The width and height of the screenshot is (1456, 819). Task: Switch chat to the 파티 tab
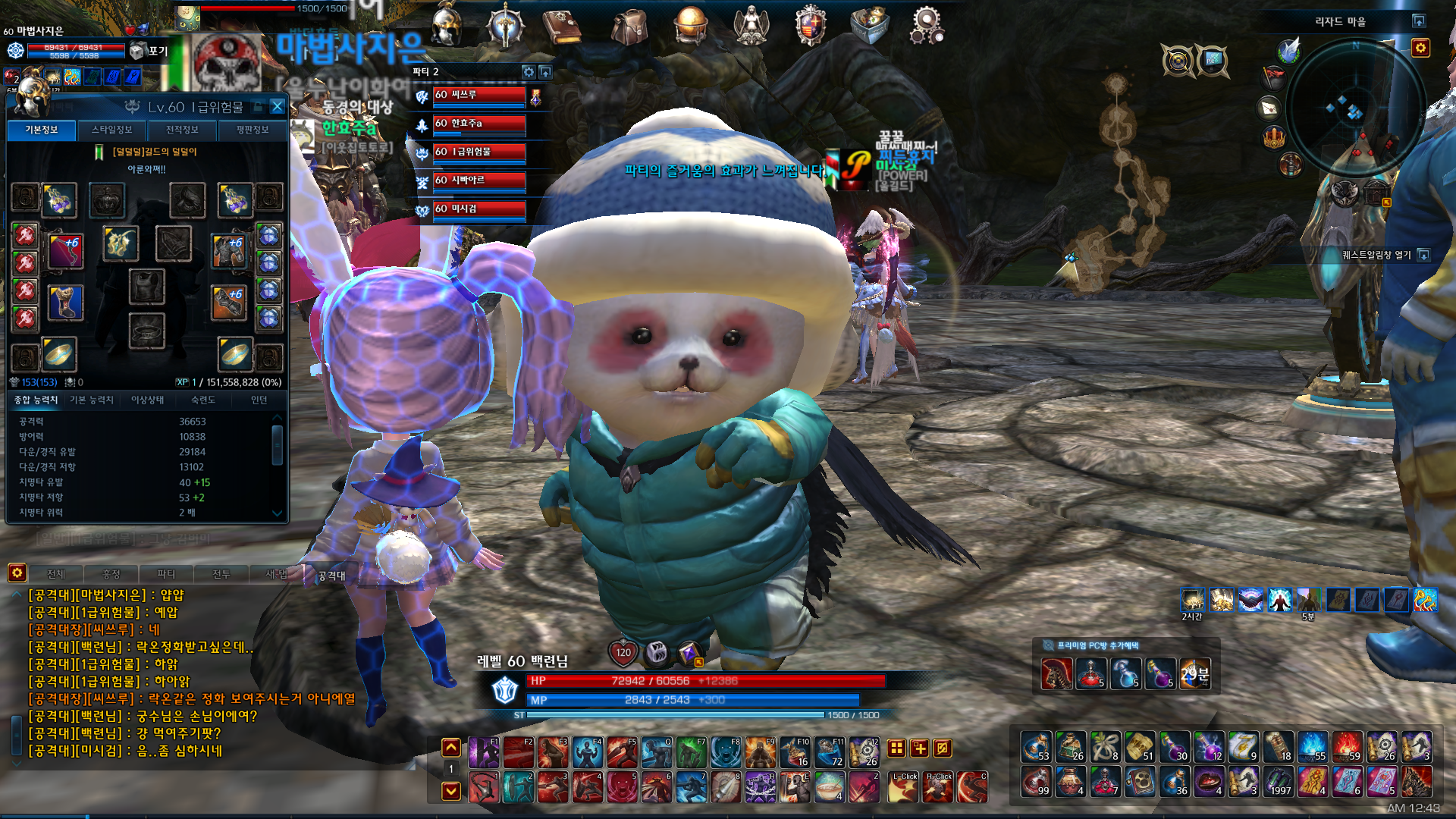pos(165,574)
